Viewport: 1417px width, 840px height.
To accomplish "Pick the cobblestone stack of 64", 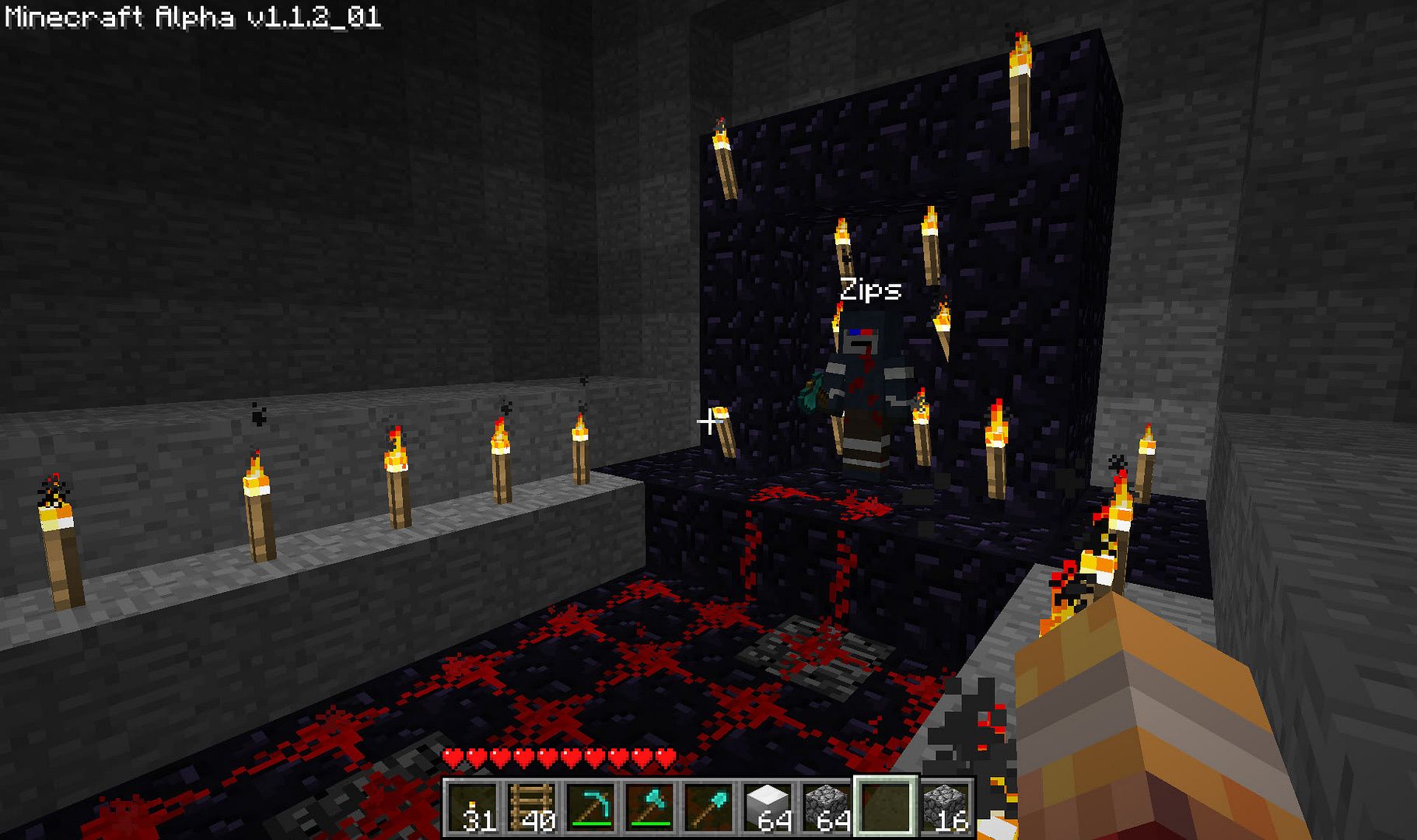I will tap(827, 807).
